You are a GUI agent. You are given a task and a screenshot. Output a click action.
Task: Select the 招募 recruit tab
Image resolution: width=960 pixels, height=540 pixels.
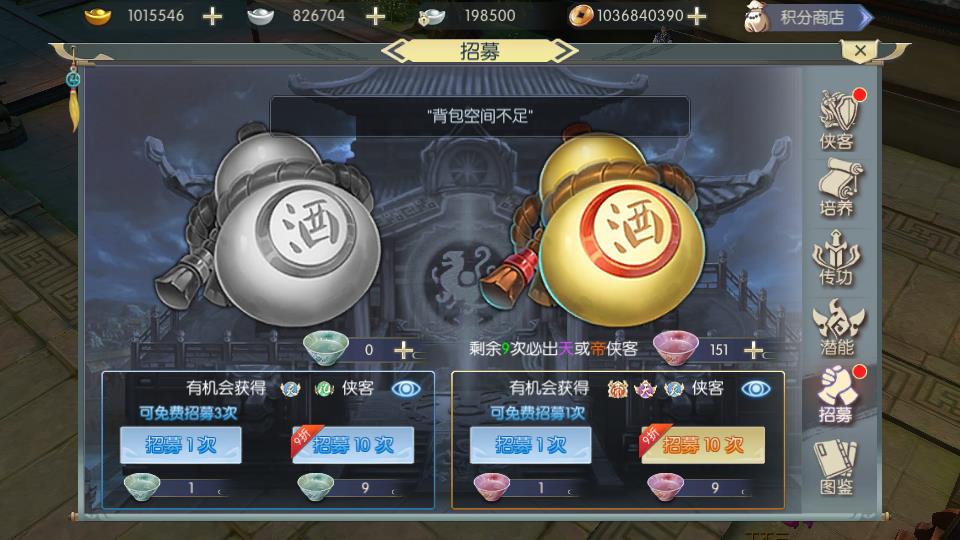click(x=837, y=394)
